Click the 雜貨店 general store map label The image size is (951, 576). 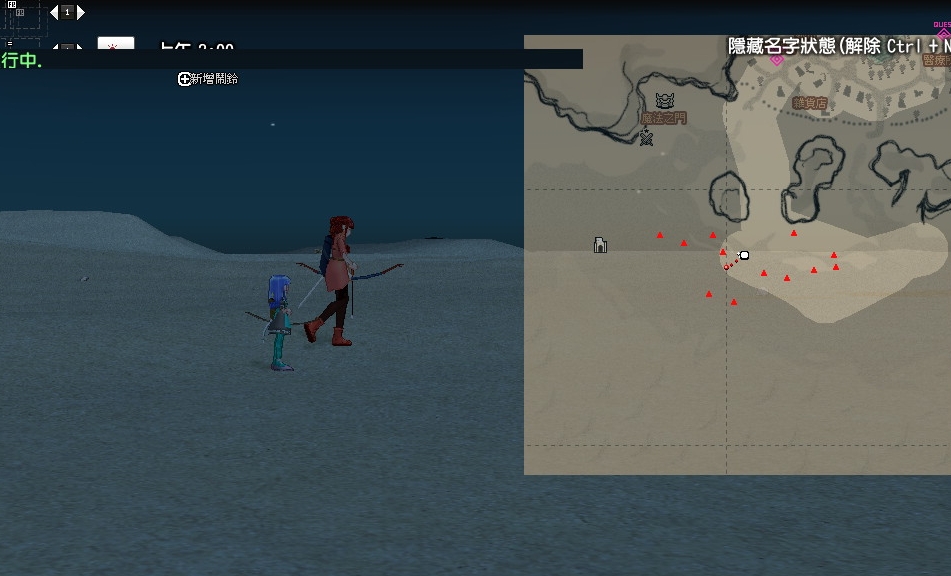809,103
